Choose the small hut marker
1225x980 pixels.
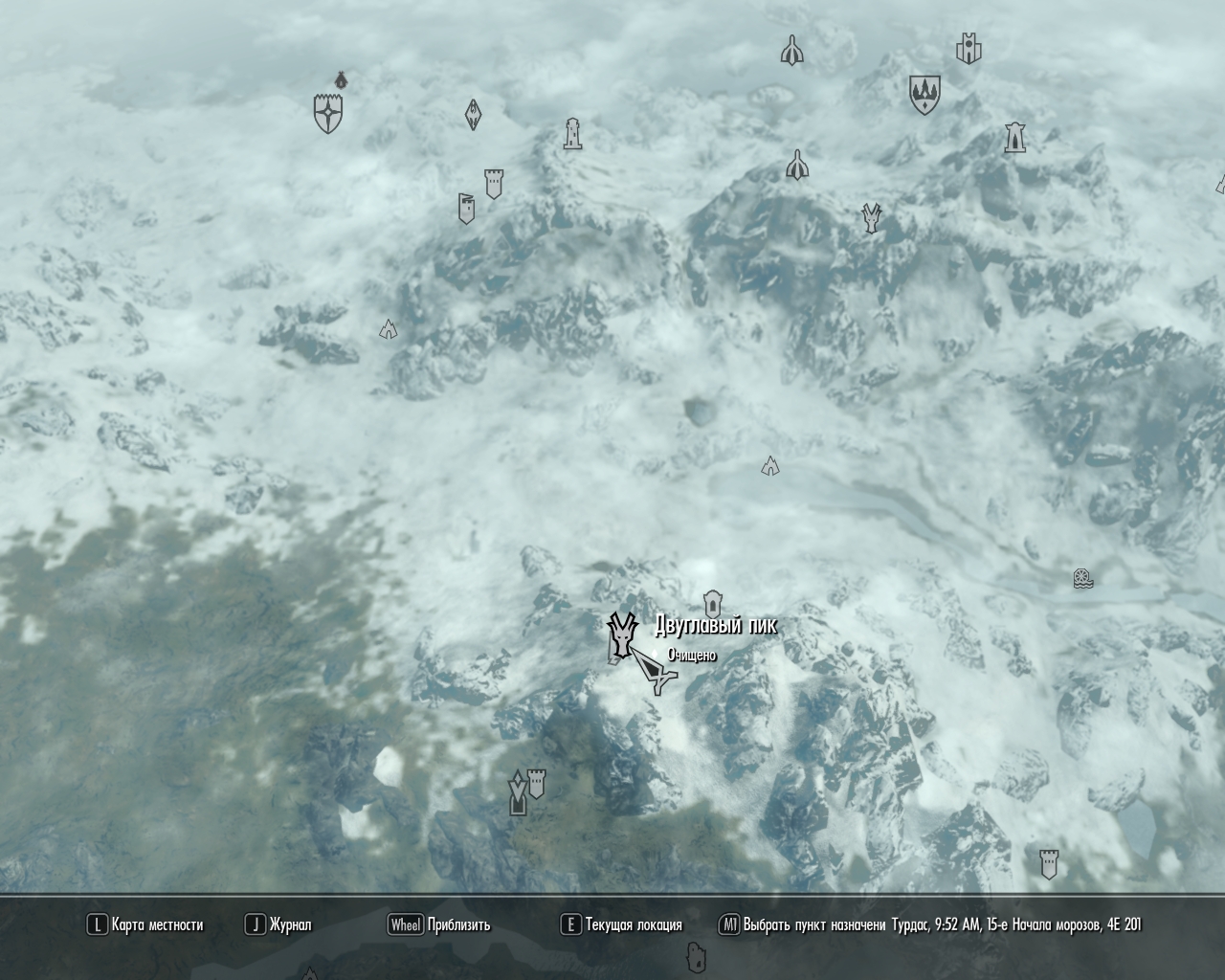coord(340,79)
